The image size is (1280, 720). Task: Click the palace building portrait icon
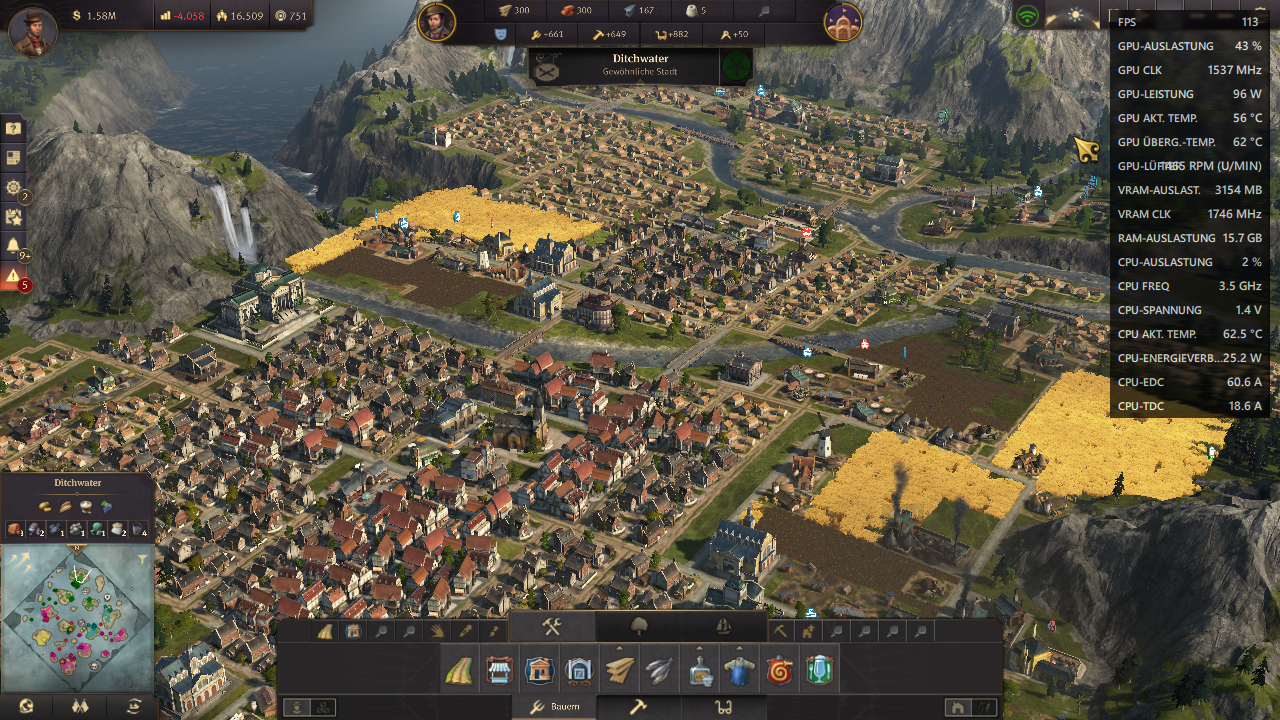(843, 22)
